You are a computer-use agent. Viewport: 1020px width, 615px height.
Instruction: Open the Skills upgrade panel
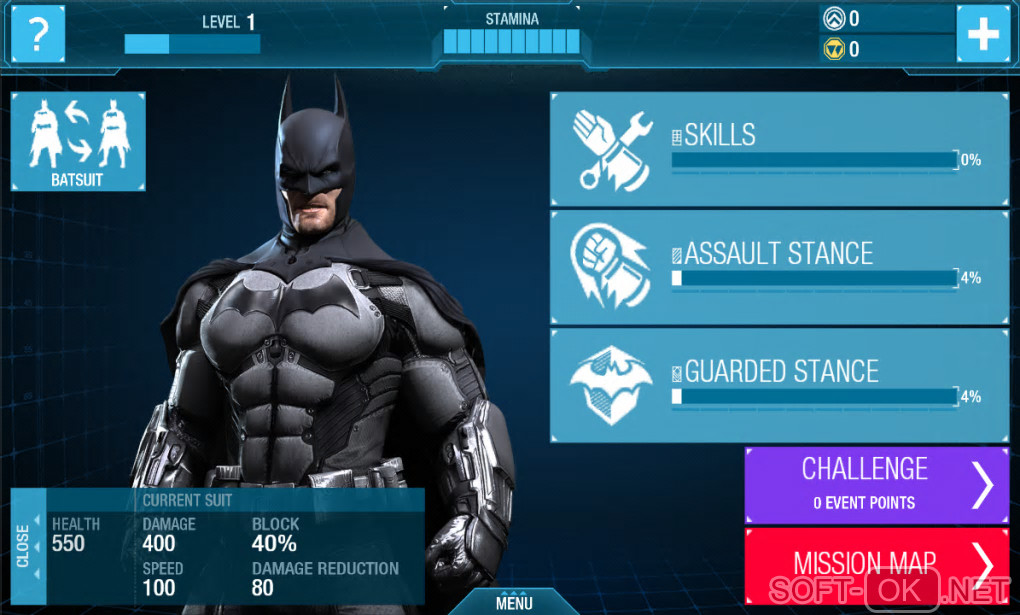(x=778, y=148)
